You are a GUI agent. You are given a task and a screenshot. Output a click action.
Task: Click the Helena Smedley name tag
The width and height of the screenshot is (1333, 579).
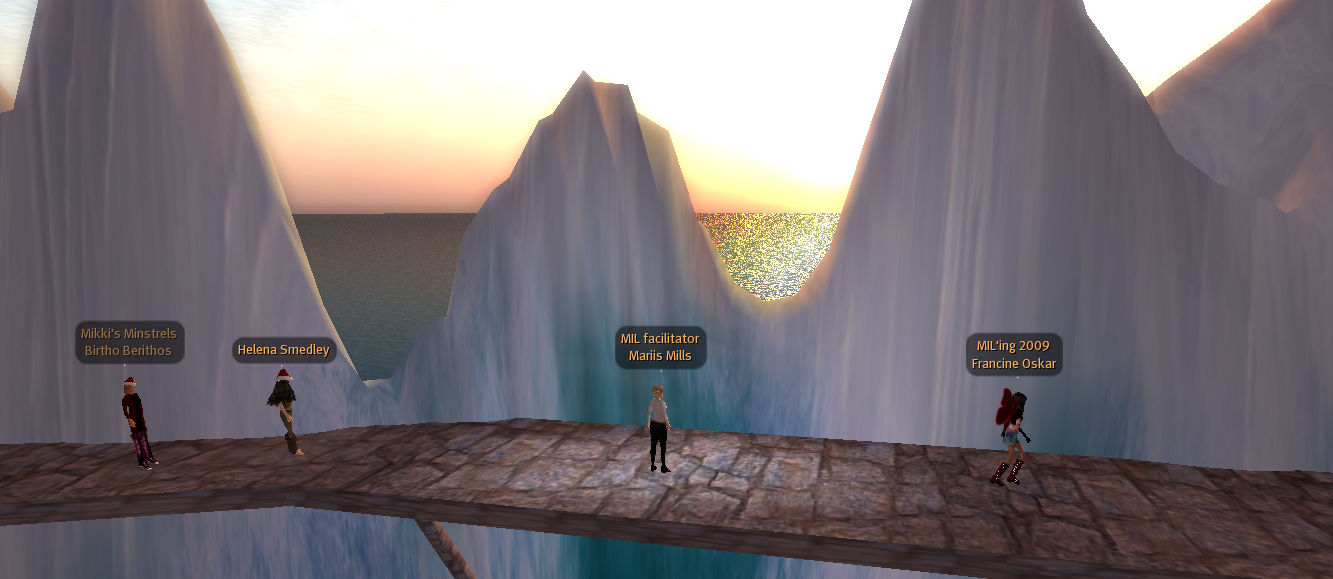283,350
